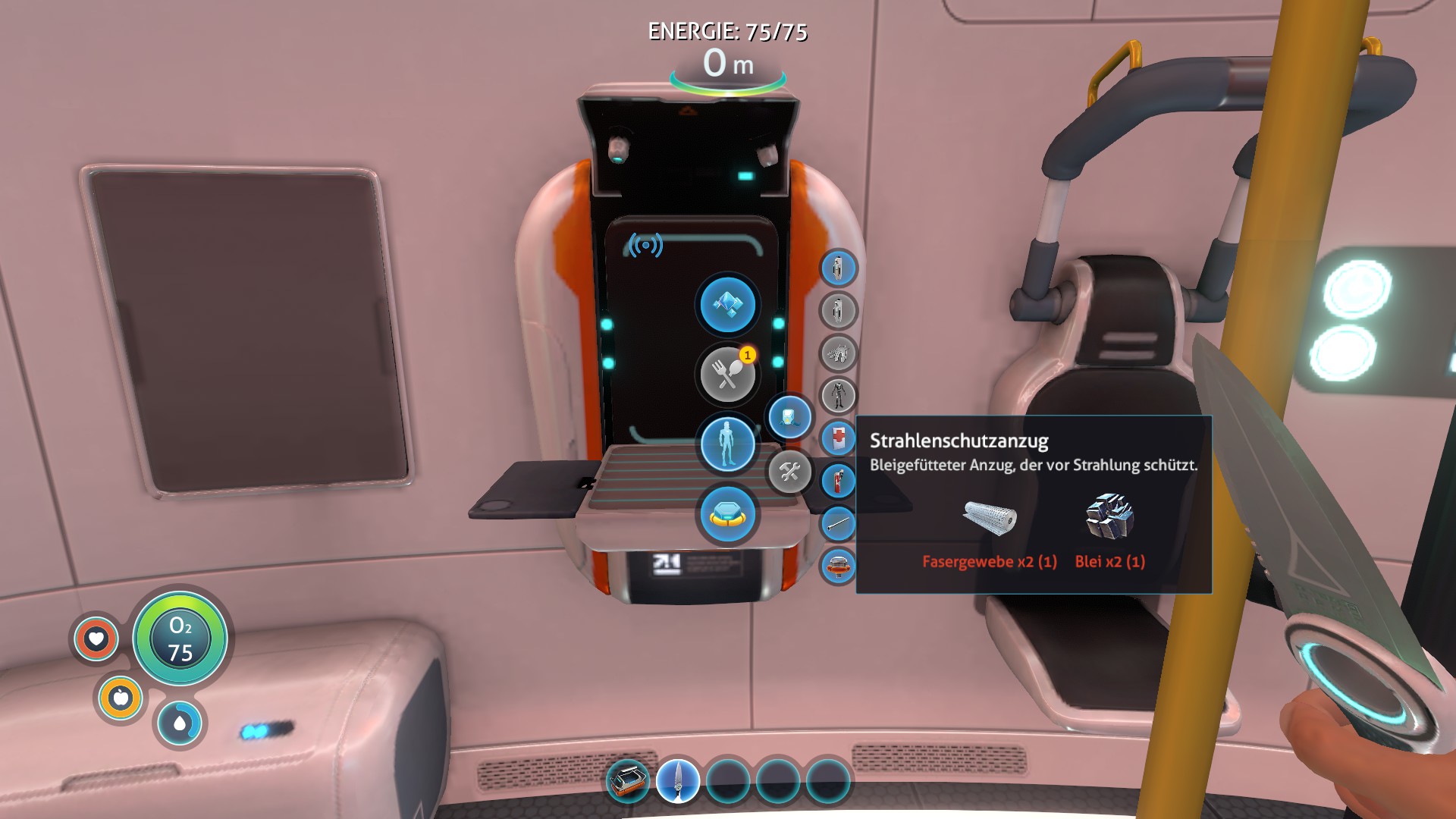The width and height of the screenshot is (1456, 819).
Task: Select the pipe recipe icon
Action: 838,523
